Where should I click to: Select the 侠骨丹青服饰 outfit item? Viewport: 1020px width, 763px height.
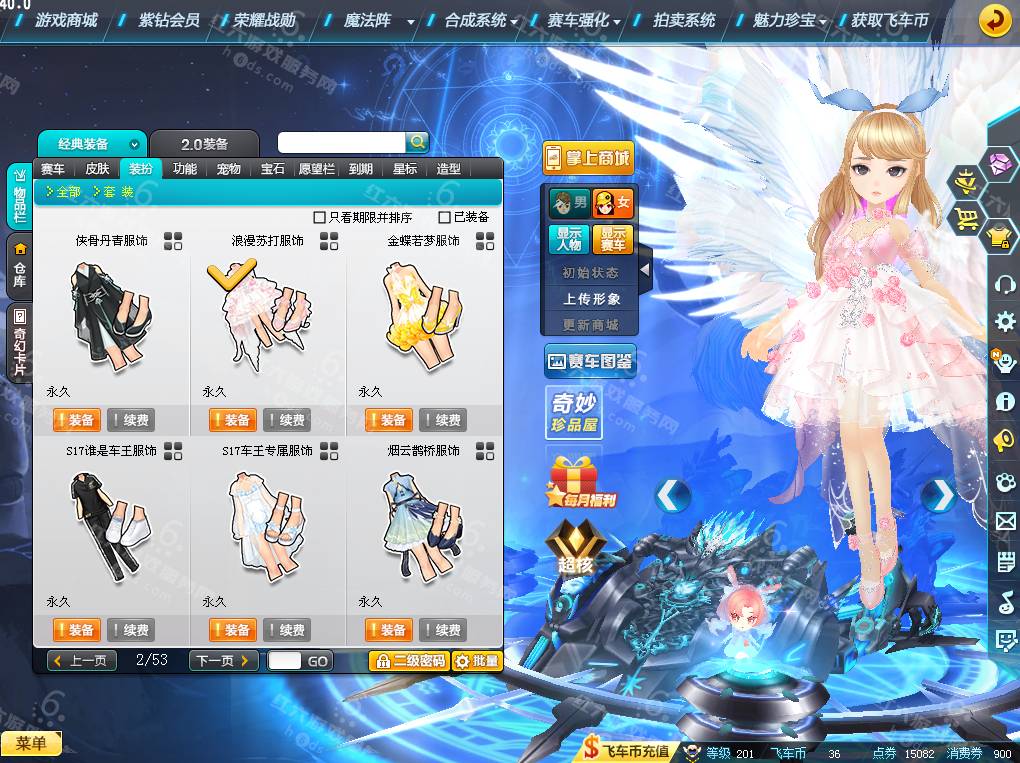[x=111, y=310]
